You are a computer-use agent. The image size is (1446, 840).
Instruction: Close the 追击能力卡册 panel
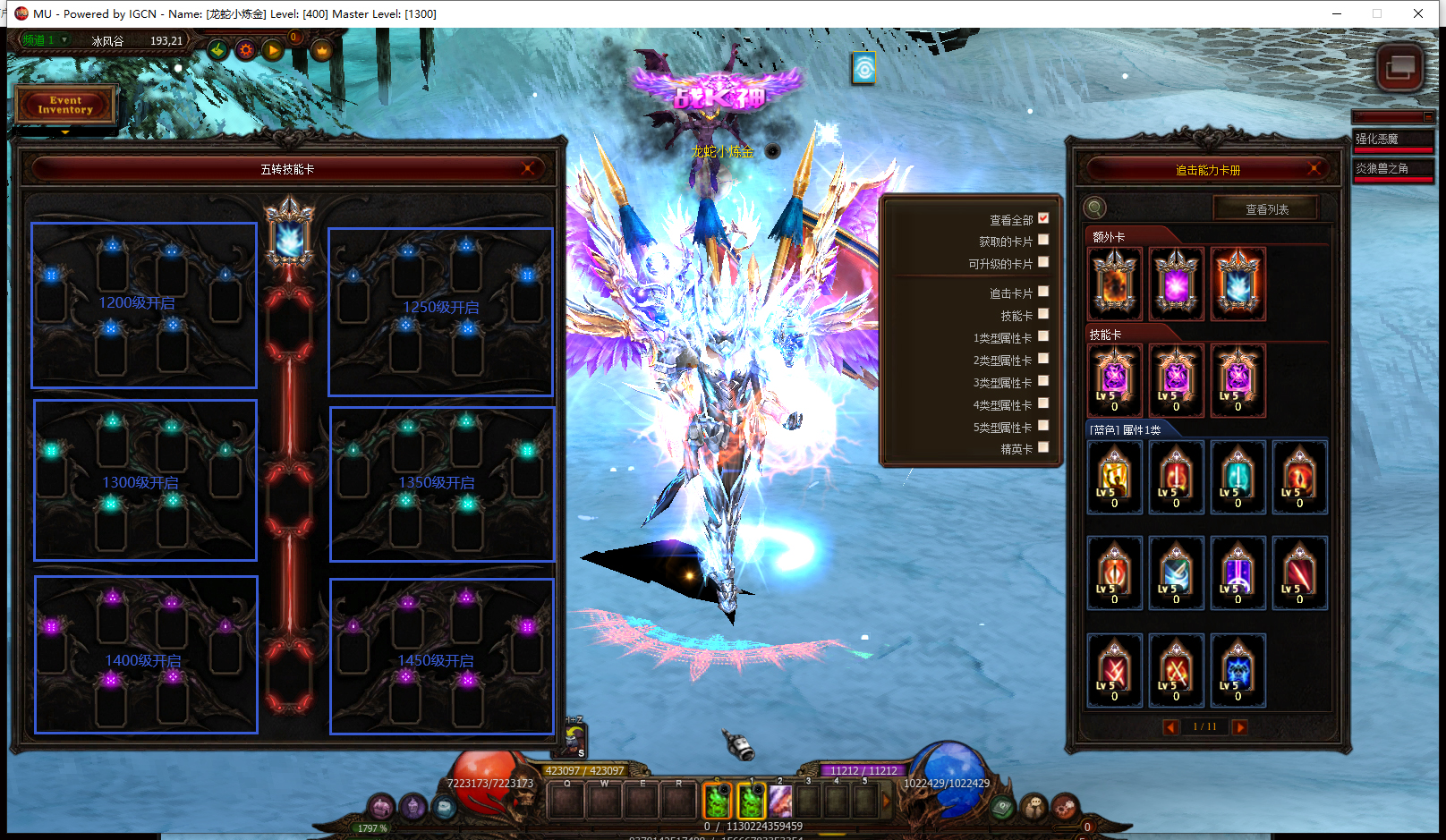(x=1314, y=169)
